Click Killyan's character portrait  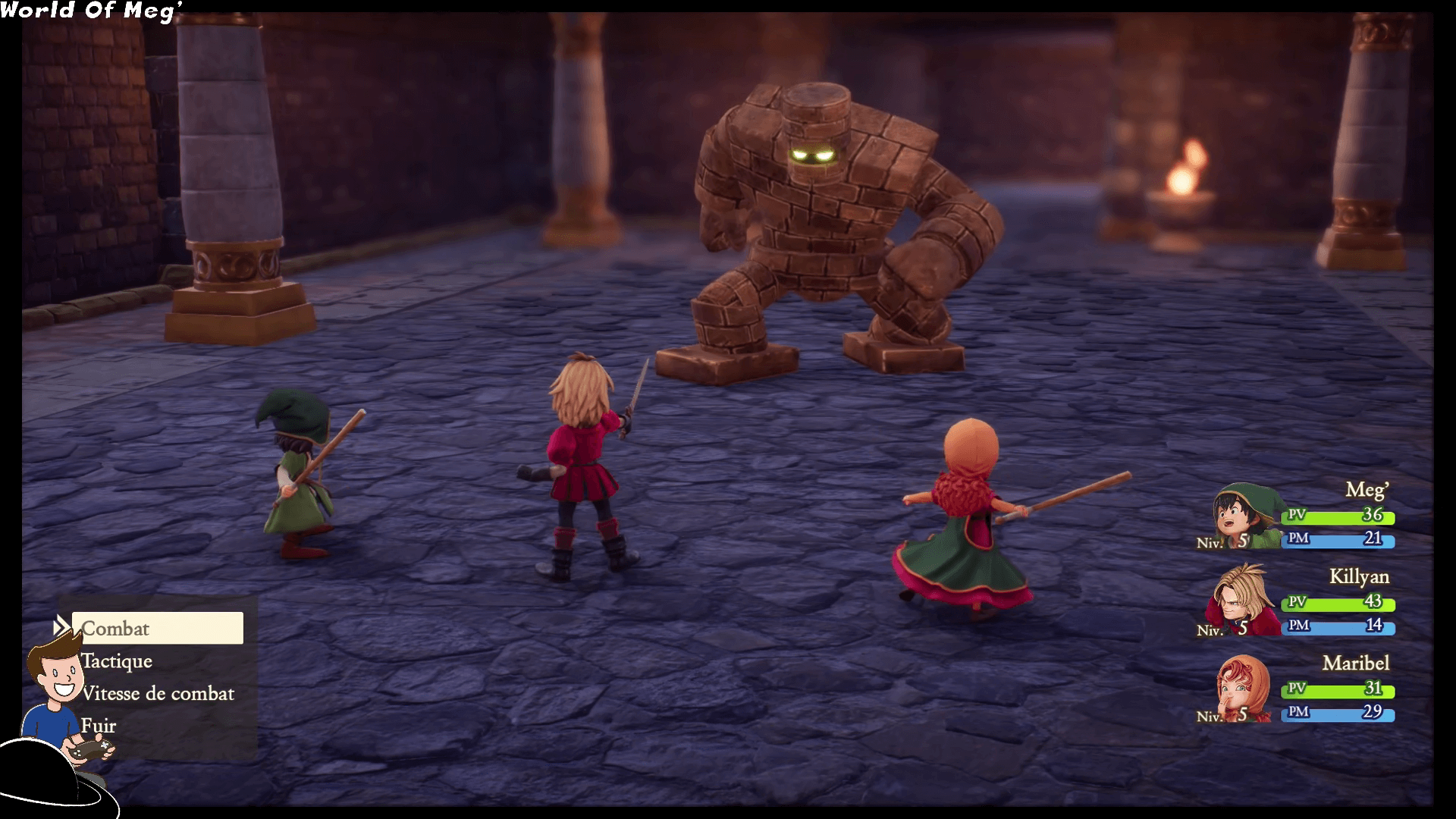coord(1236,601)
